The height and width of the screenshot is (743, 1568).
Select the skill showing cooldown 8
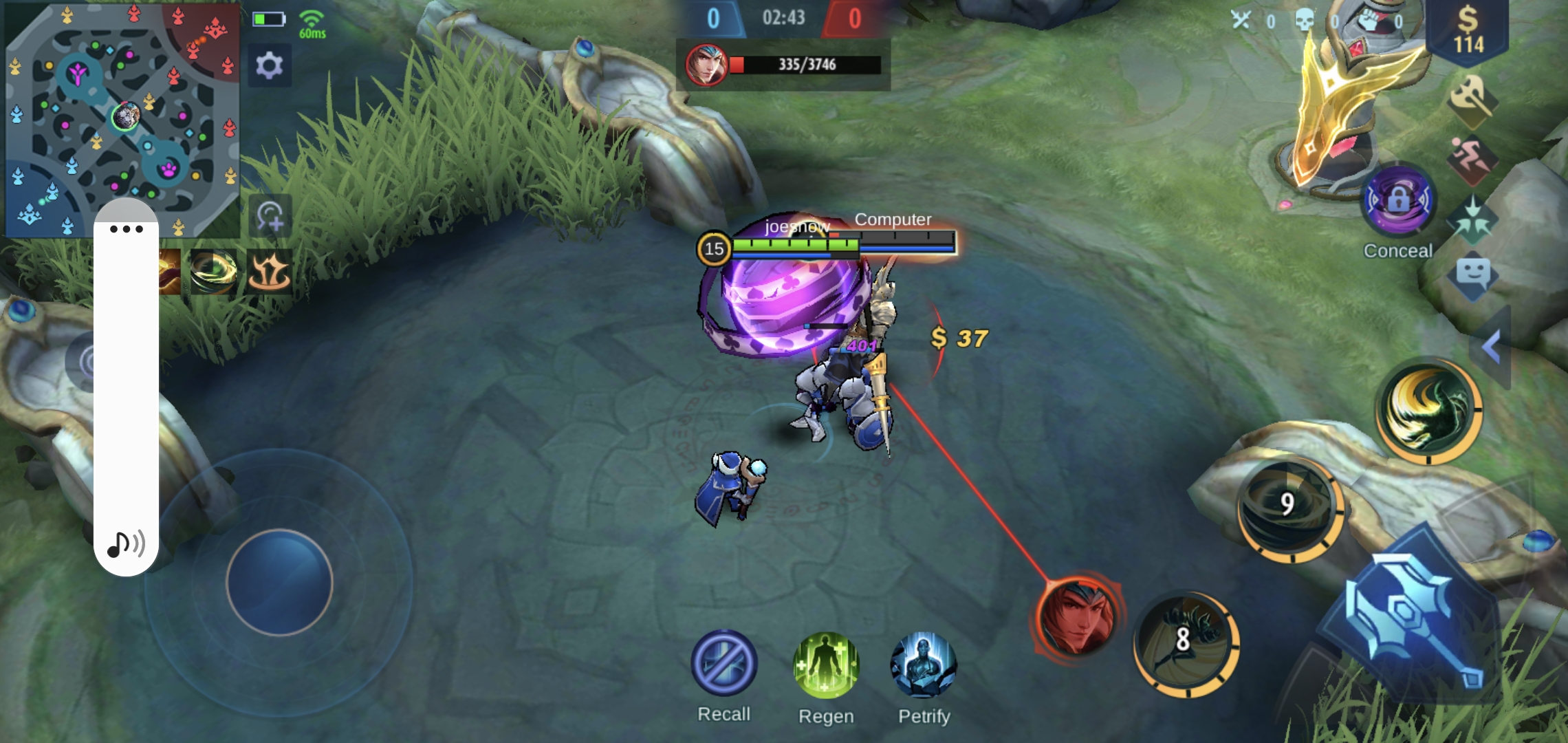tap(1186, 643)
